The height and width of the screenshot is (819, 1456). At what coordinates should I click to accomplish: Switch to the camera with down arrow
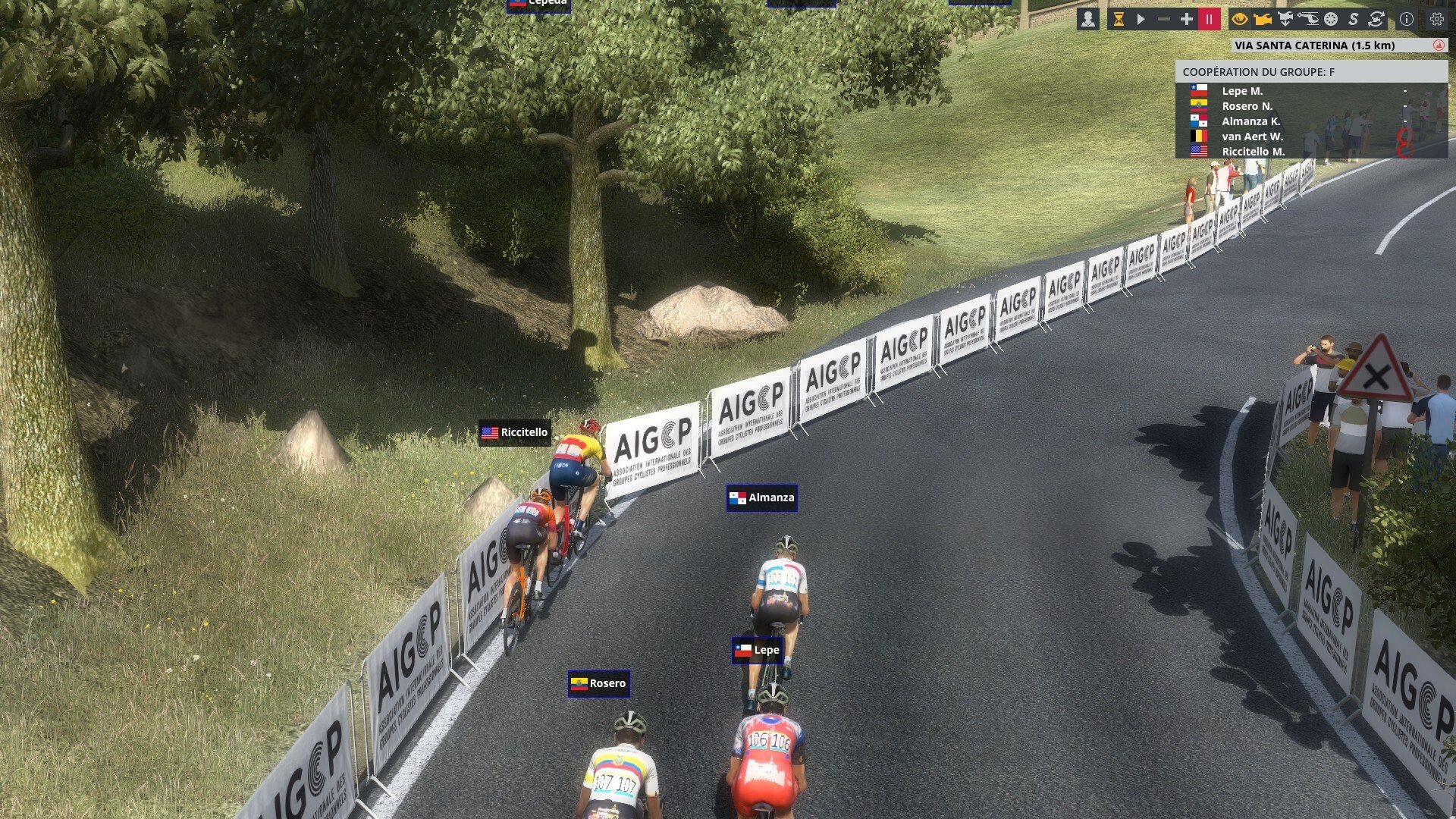[1285, 19]
